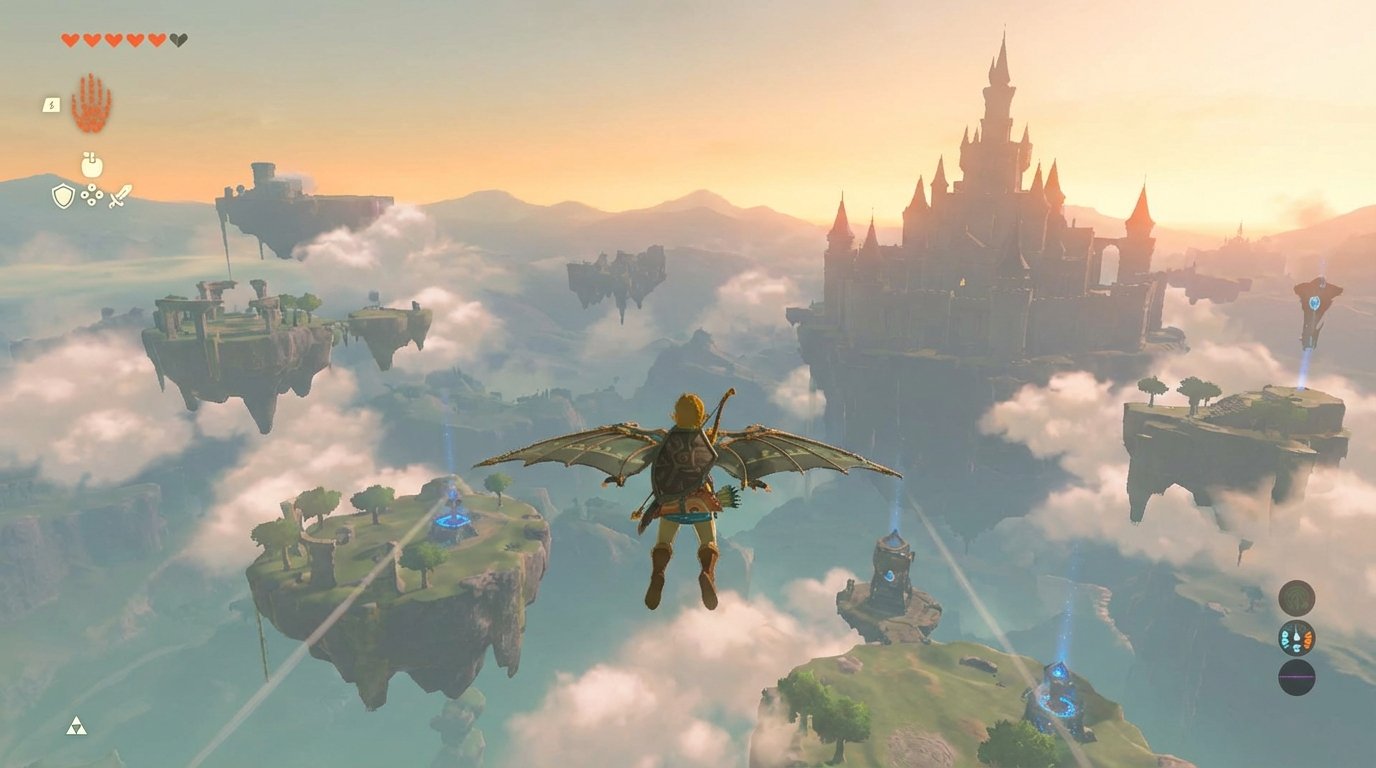This screenshot has height=768, width=1376.
Task: Select the orange hand ability icon
Action: point(89,103)
